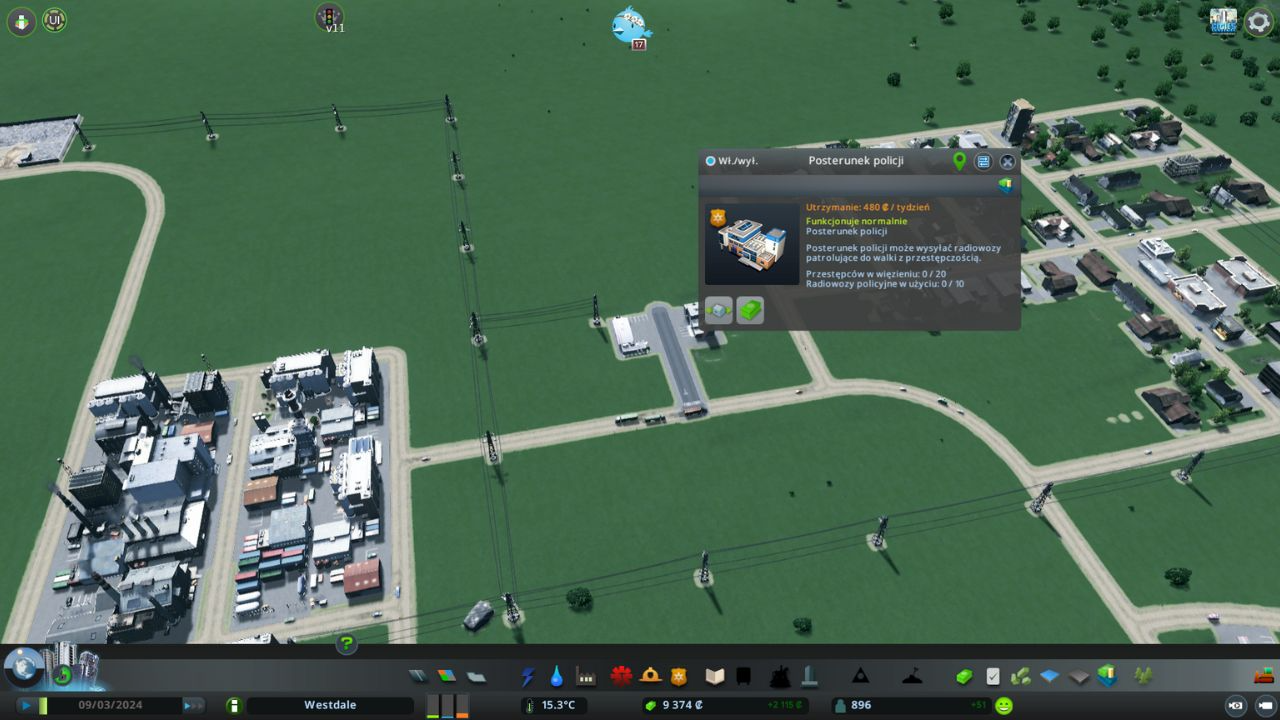This screenshot has width=1280, height=720.
Task: Change simulation speed with fast-forward arrows
Action: 192,705
